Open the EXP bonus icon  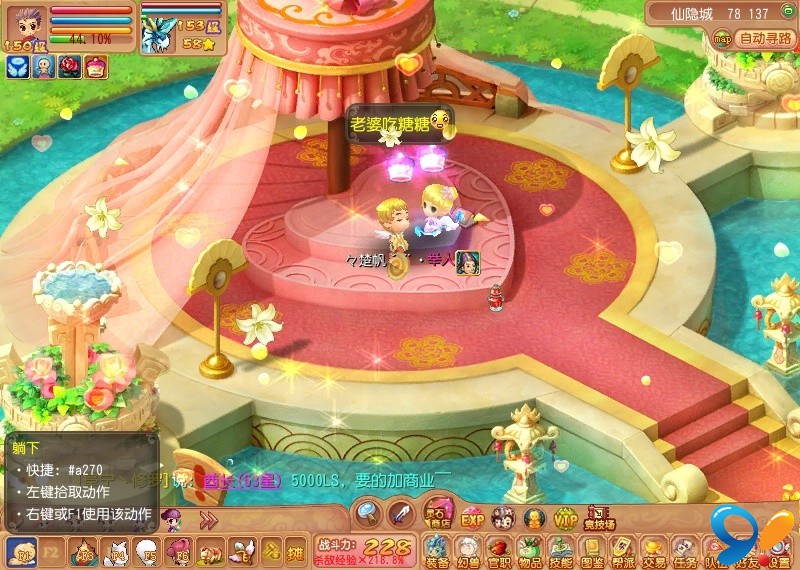click(x=472, y=517)
